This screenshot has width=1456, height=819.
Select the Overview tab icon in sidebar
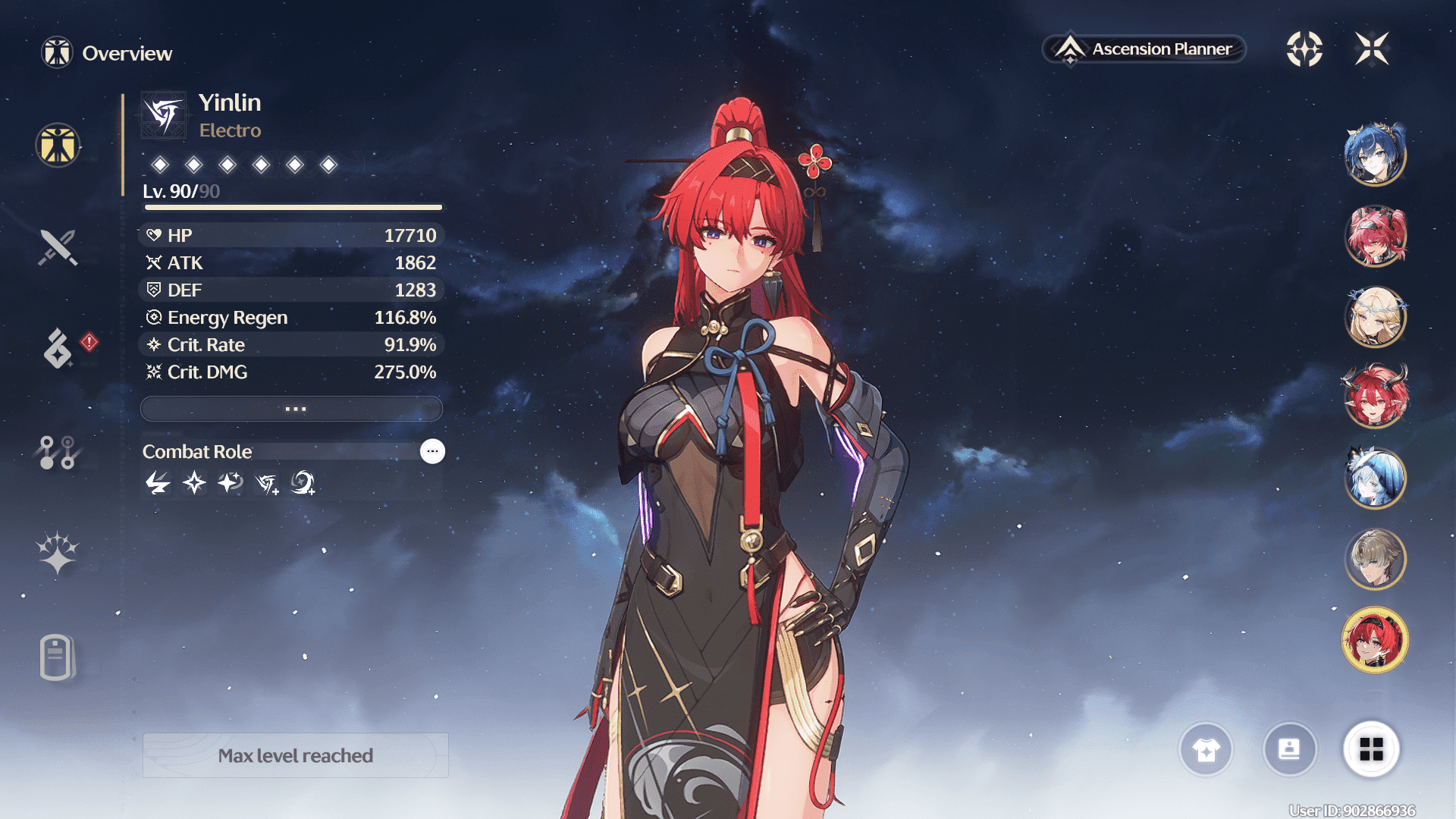58,145
